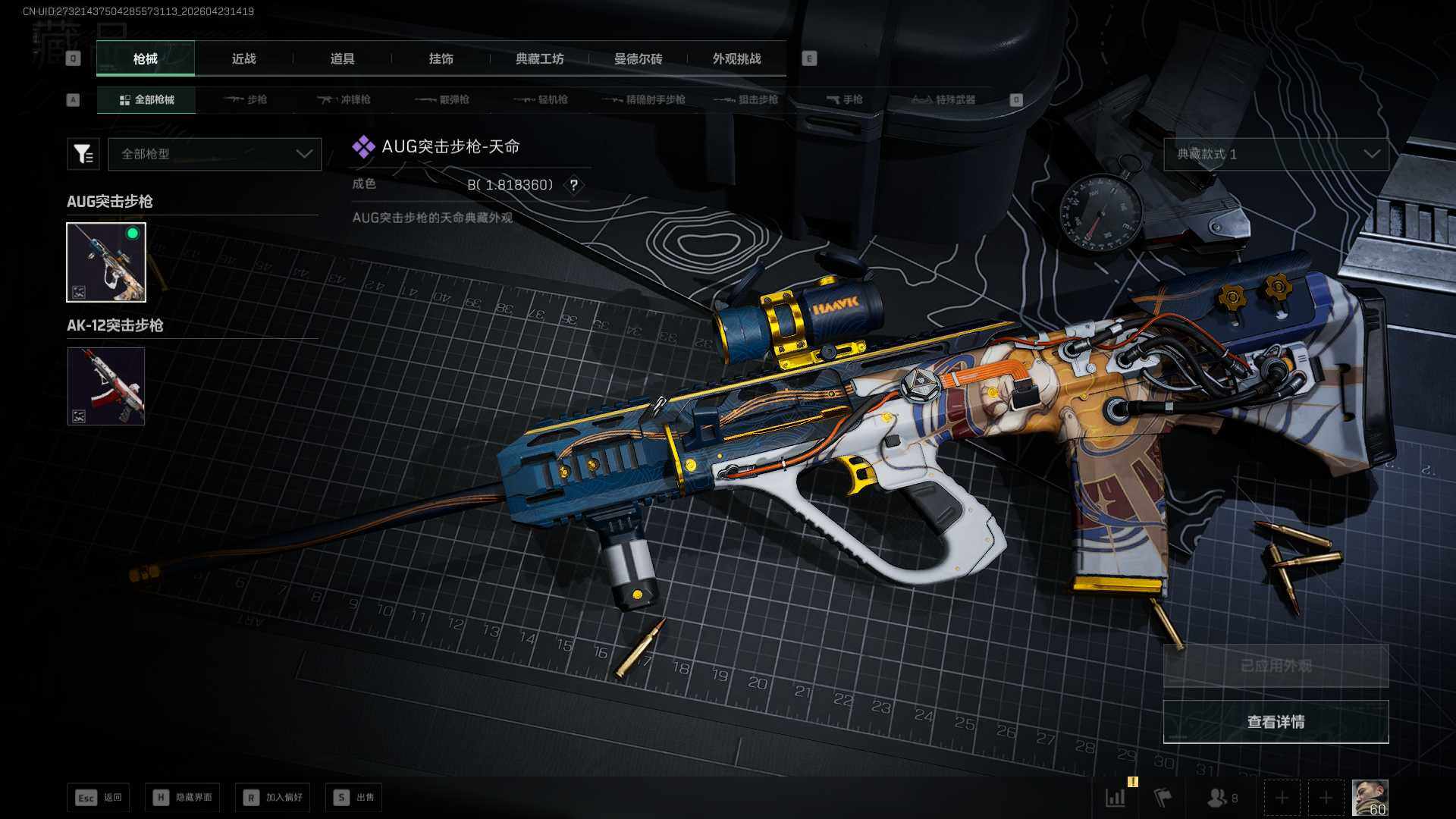Click the question mark beside 成色 grade

pyautogui.click(x=574, y=185)
